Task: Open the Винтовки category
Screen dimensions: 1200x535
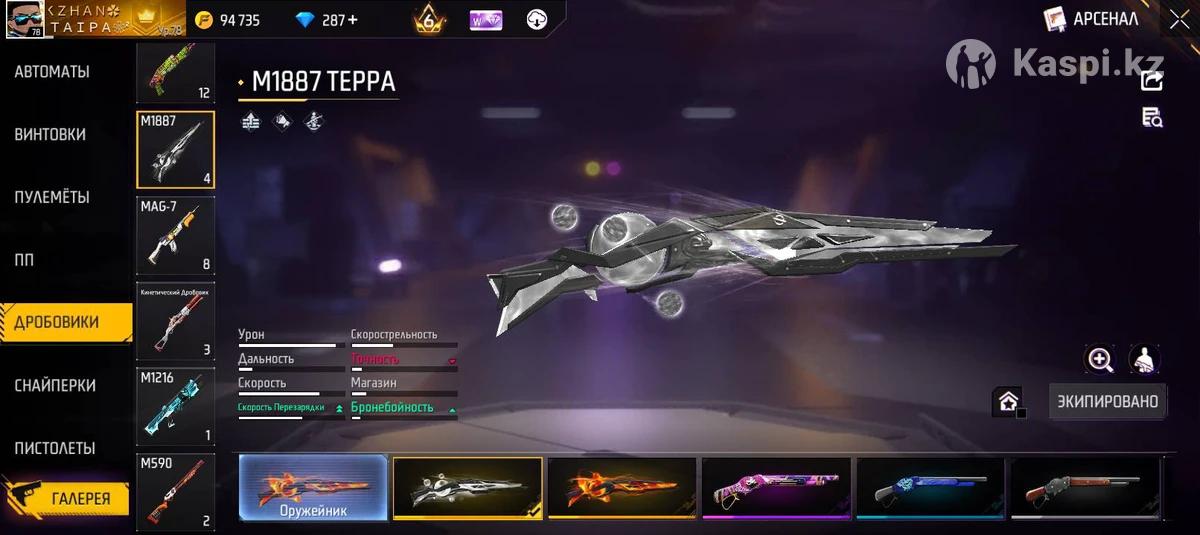Action: click(x=50, y=135)
